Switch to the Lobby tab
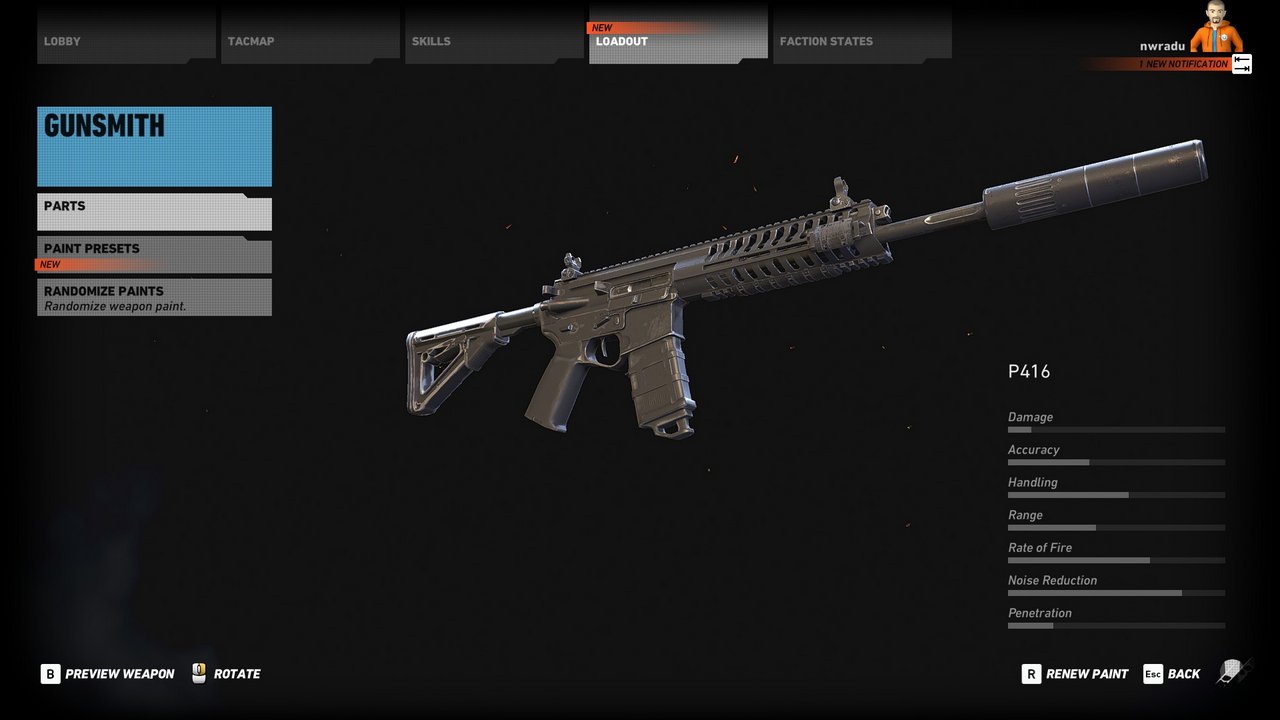This screenshot has height=720, width=1280. (x=126, y=40)
